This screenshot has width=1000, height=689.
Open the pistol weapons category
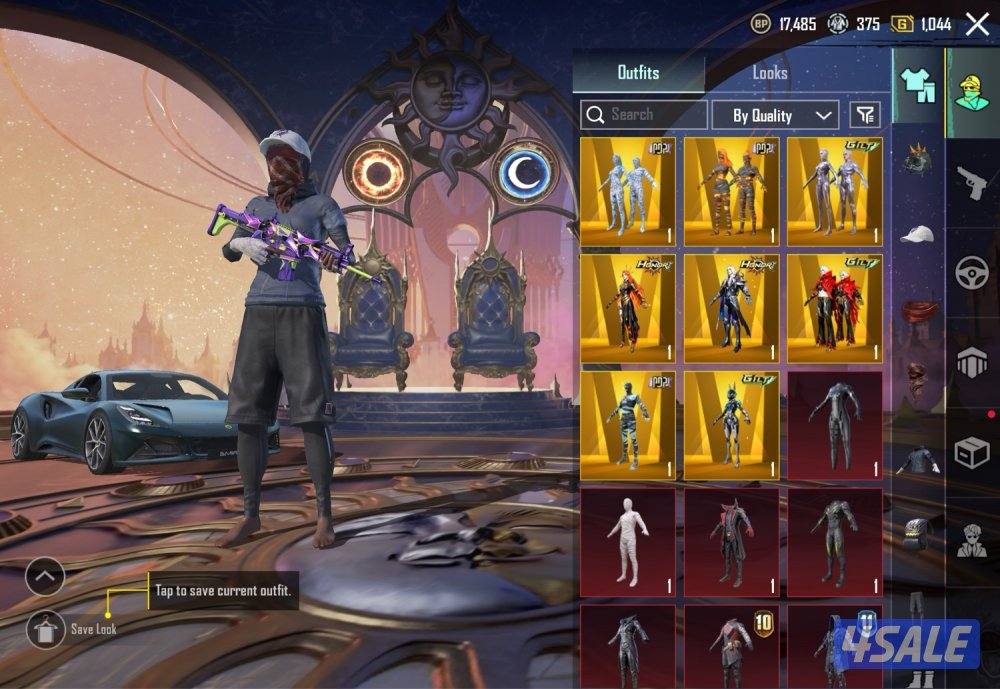point(972,183)
